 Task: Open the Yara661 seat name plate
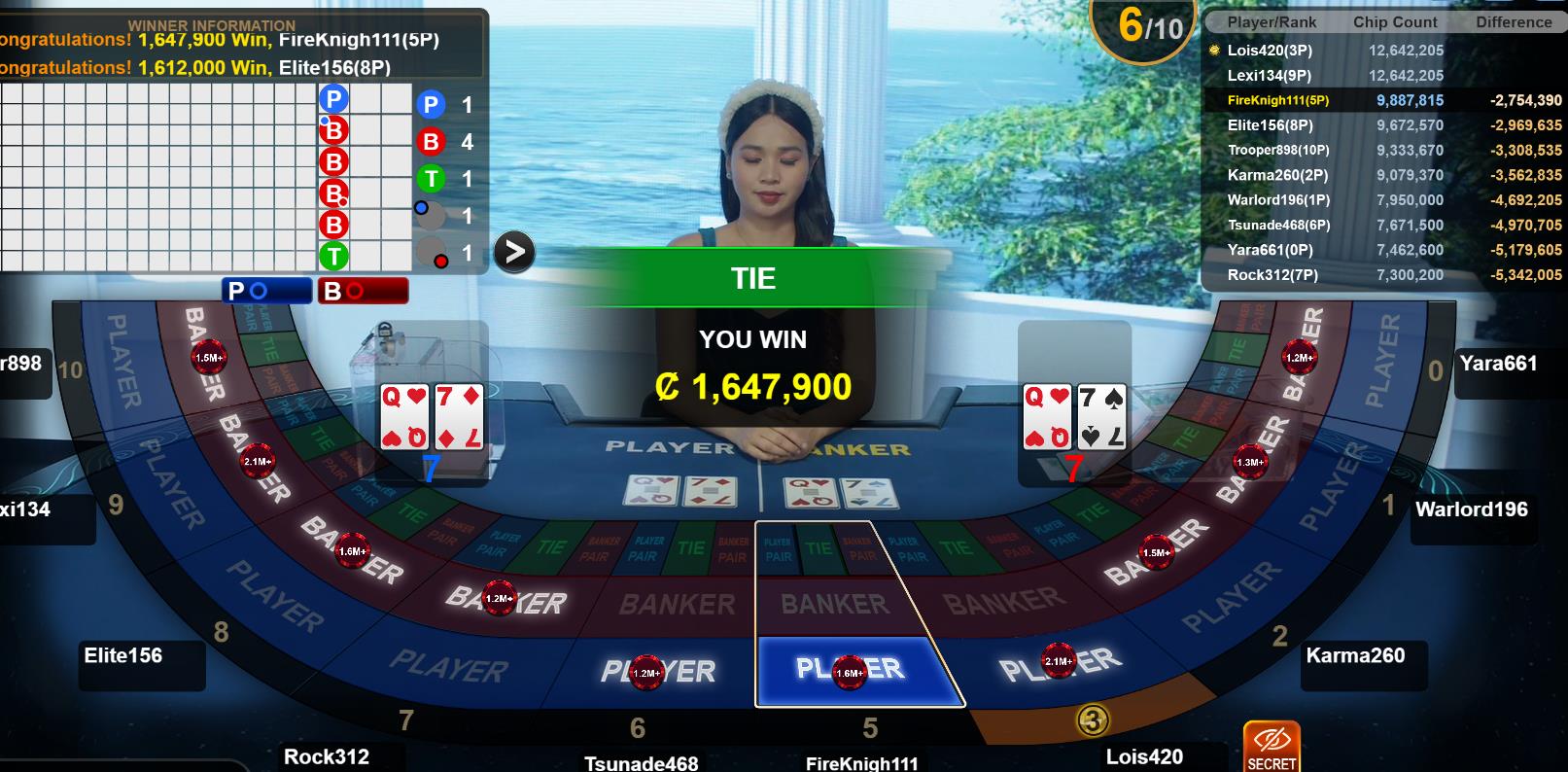point(1498,364)
